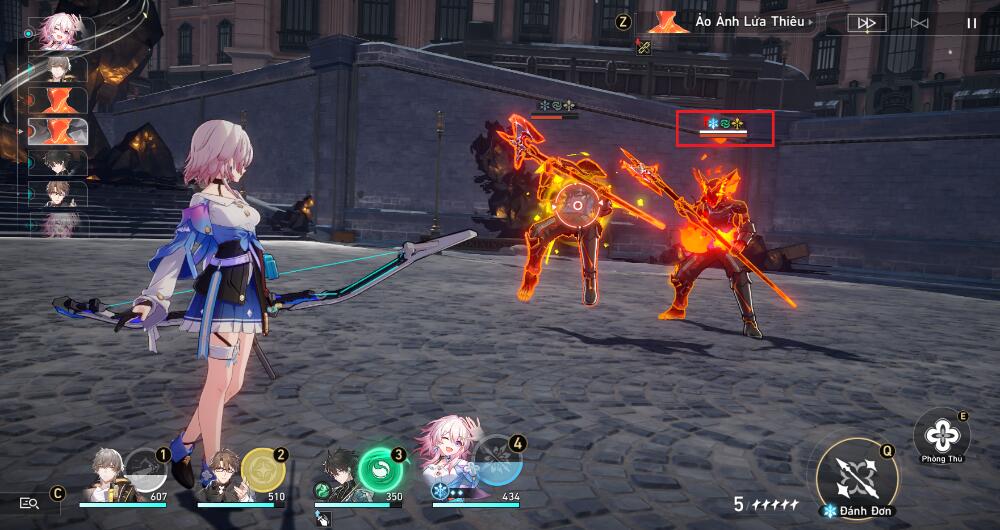The width and height of the screenshot is (1000, 530).
Task: Select the pink-haired girl at top of turn order
Action: tap(59, 32)
